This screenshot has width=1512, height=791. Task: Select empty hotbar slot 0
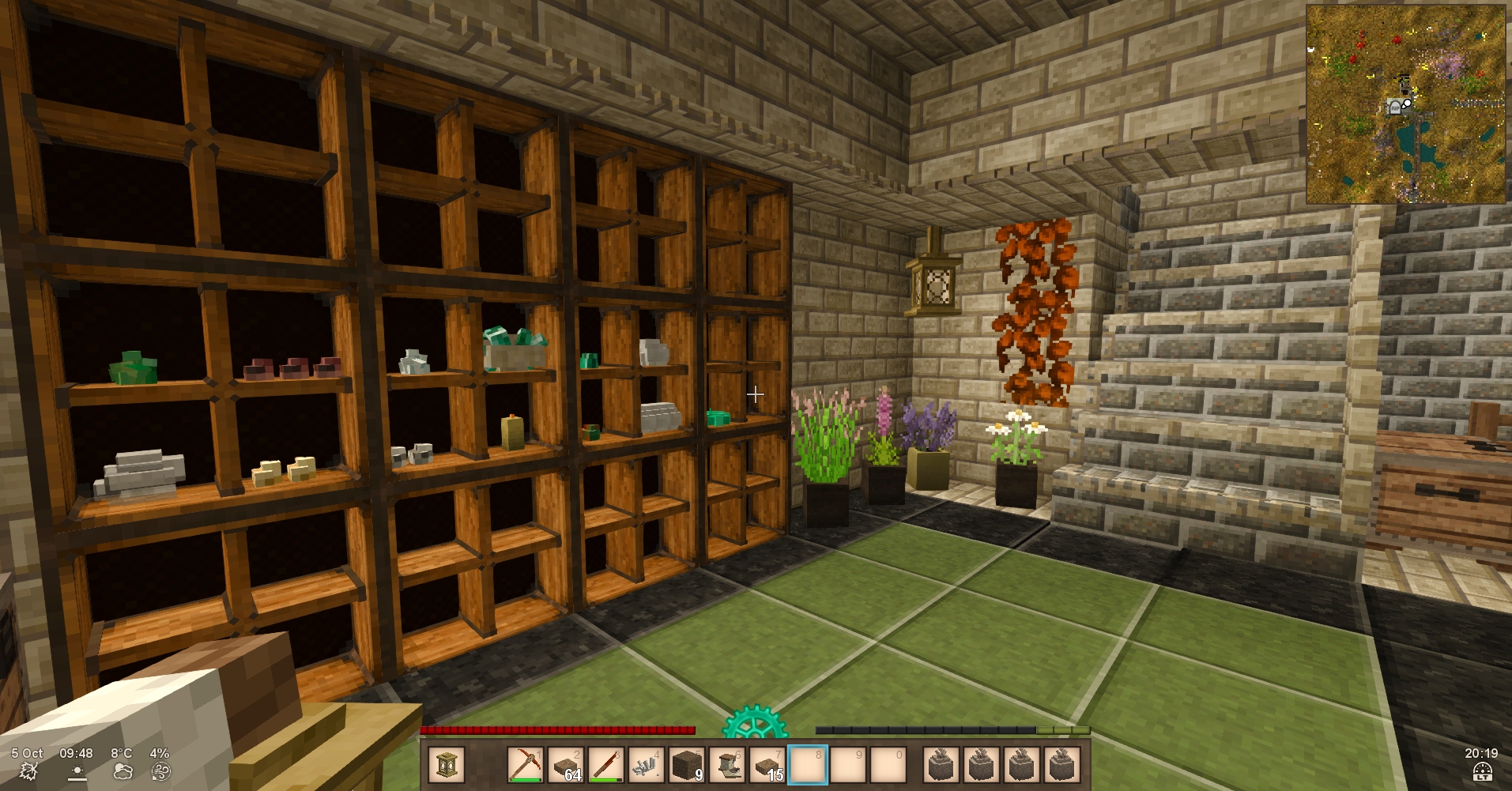(888, 765)
